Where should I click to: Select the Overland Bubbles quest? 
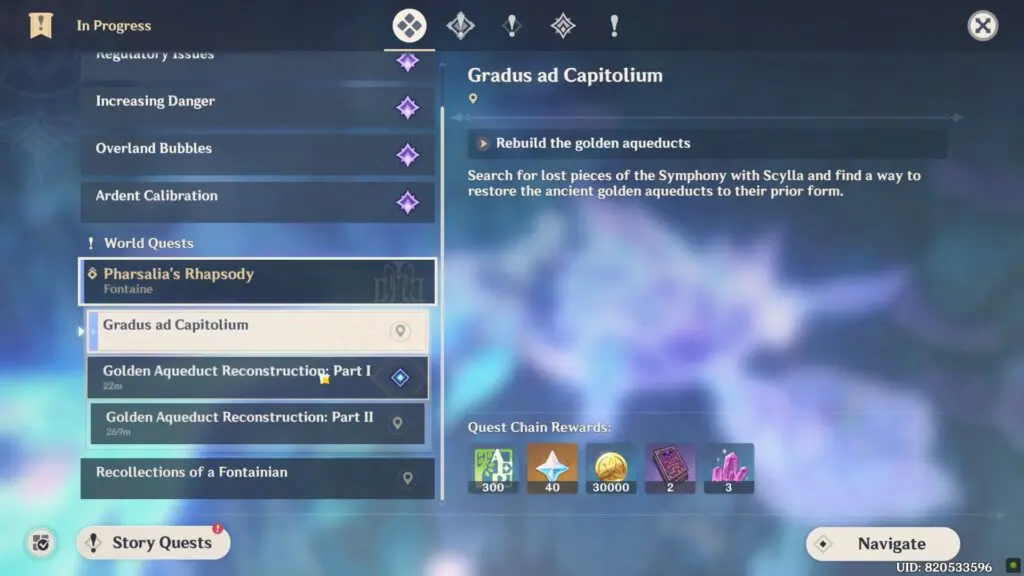257,153
